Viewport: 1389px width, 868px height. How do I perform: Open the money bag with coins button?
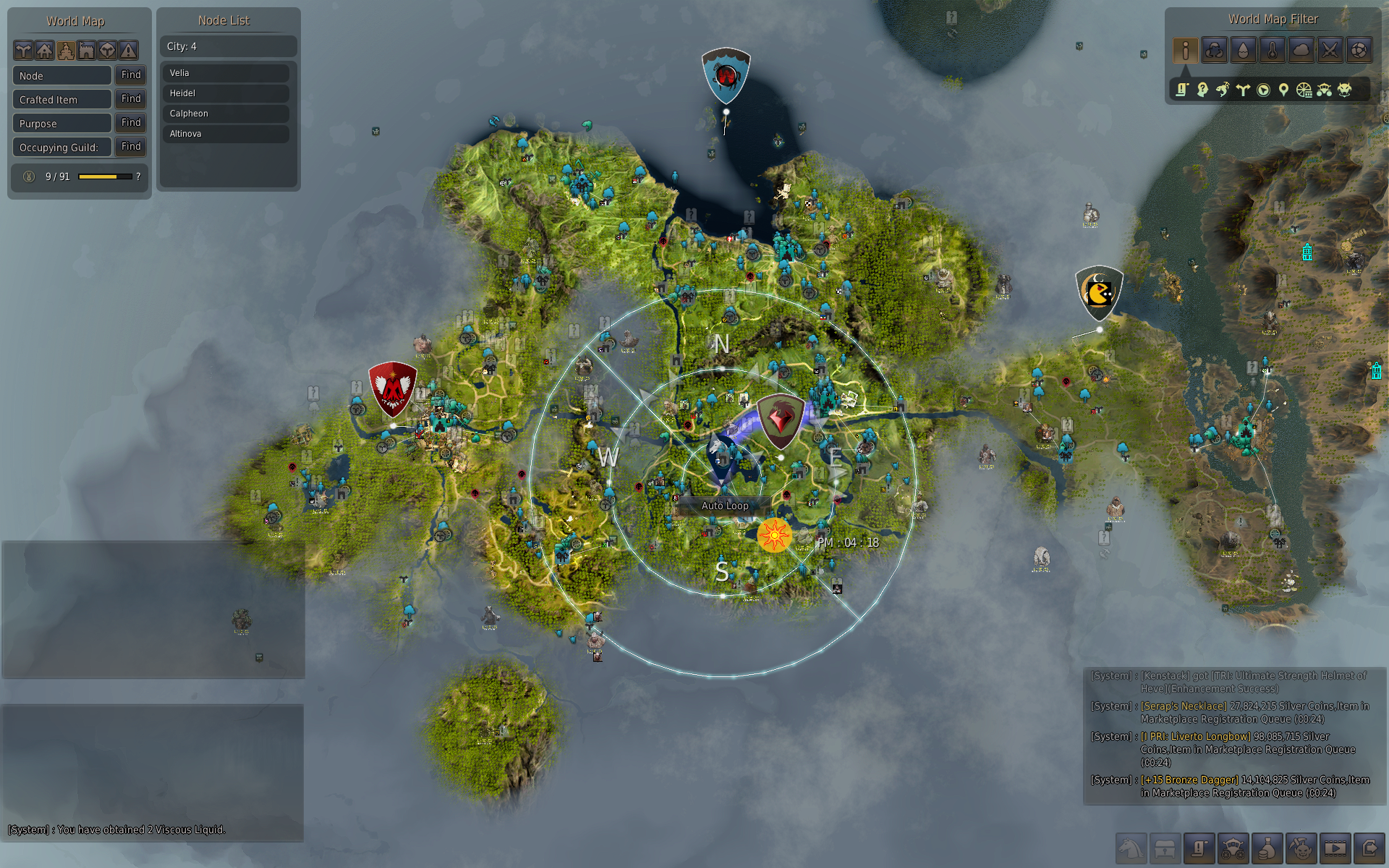(x=1267, y=848)
